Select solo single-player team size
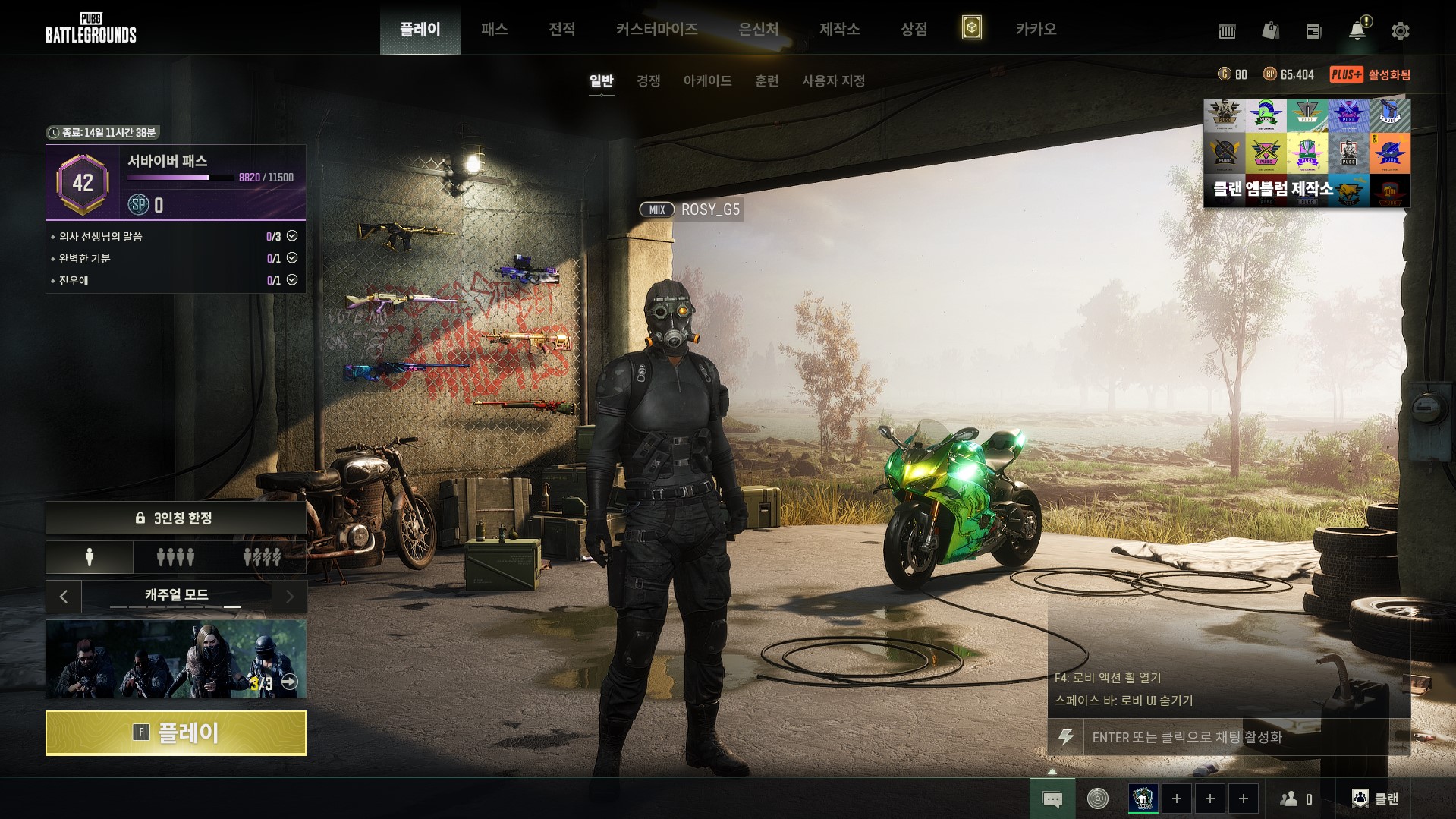 [90, 558]
